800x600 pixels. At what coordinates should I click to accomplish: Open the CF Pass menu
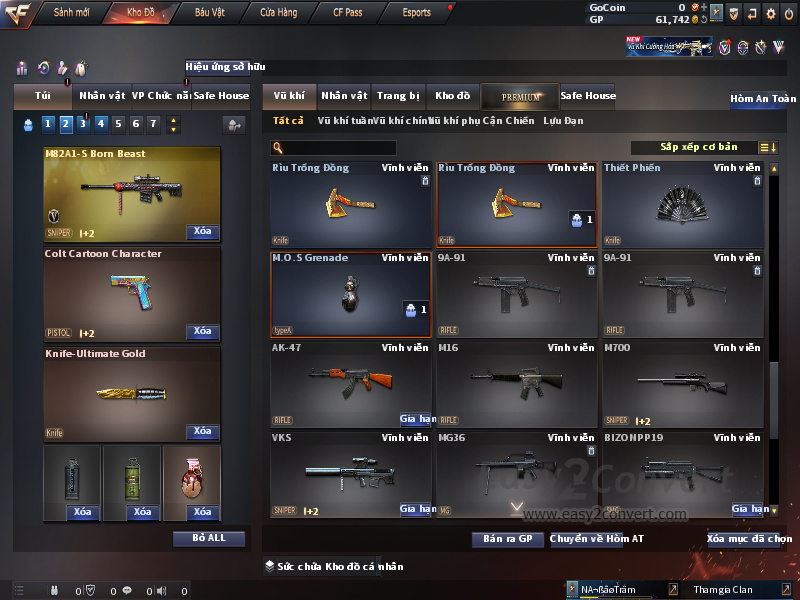(x=350, y=13)
